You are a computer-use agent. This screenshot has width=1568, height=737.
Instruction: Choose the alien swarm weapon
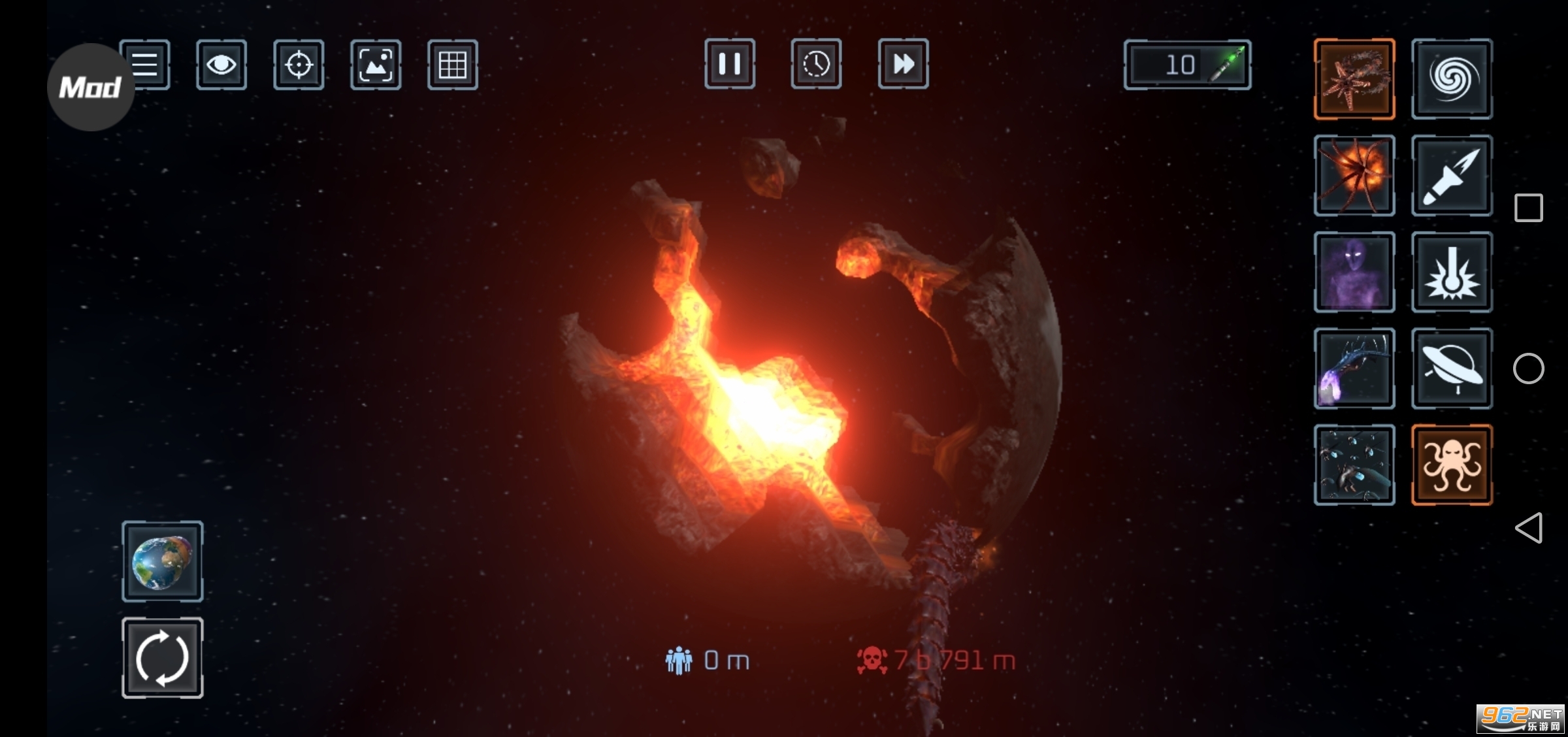tap(1354, 465)
